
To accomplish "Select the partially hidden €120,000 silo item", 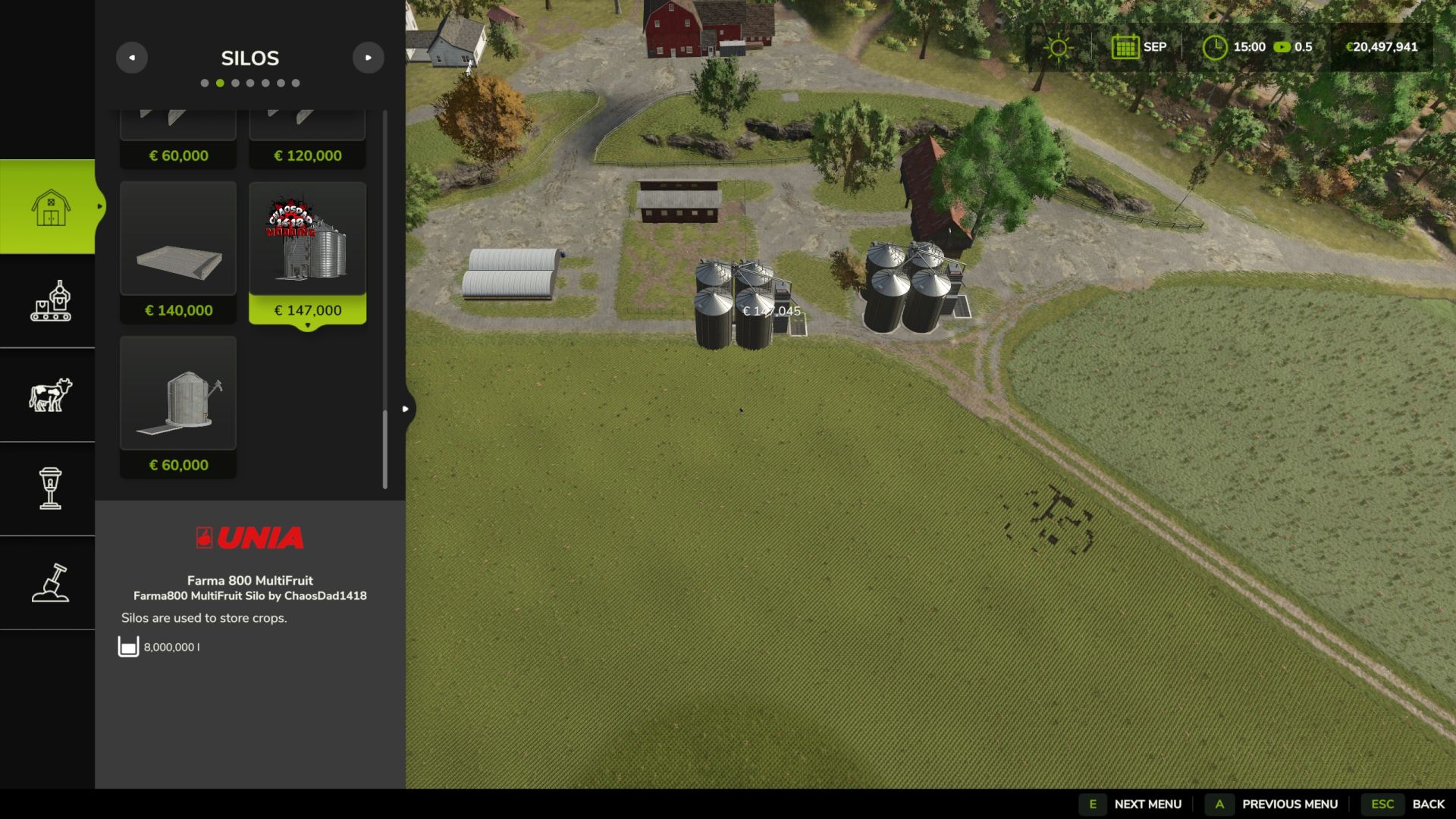I will pyautogui.click(x=307, y=140).
